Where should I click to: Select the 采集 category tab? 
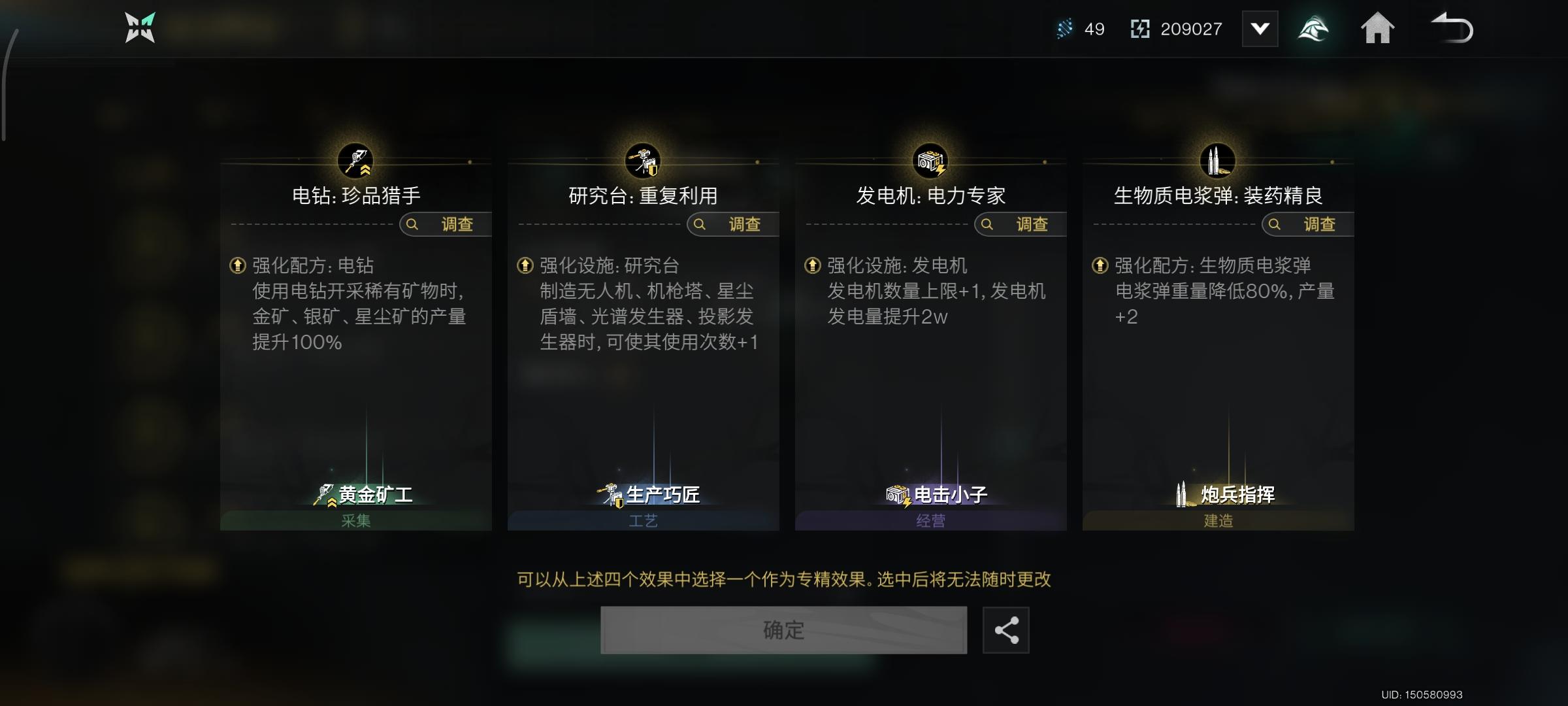point(355,520)
